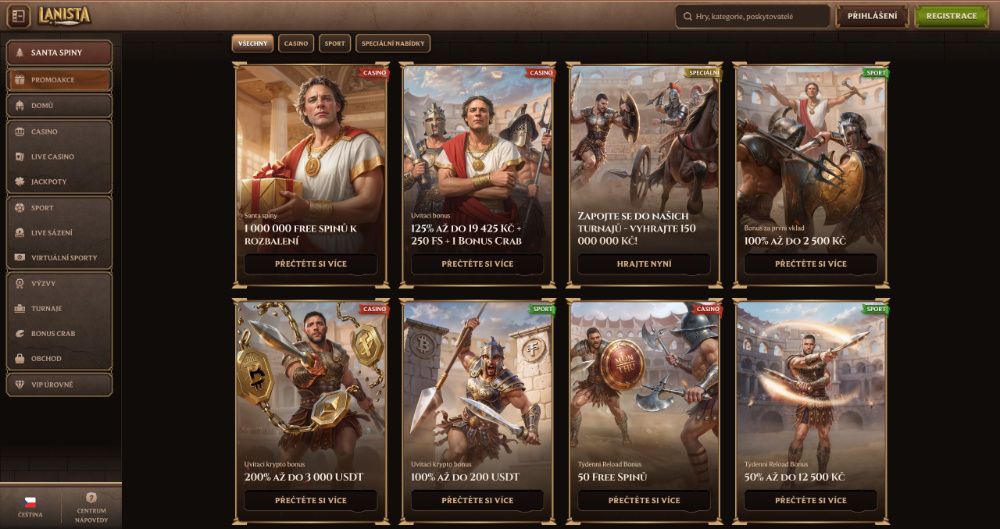This screenshot has width=1000, height=529.
Task: Show the Jackpoty games
Action: coord(59,182)
